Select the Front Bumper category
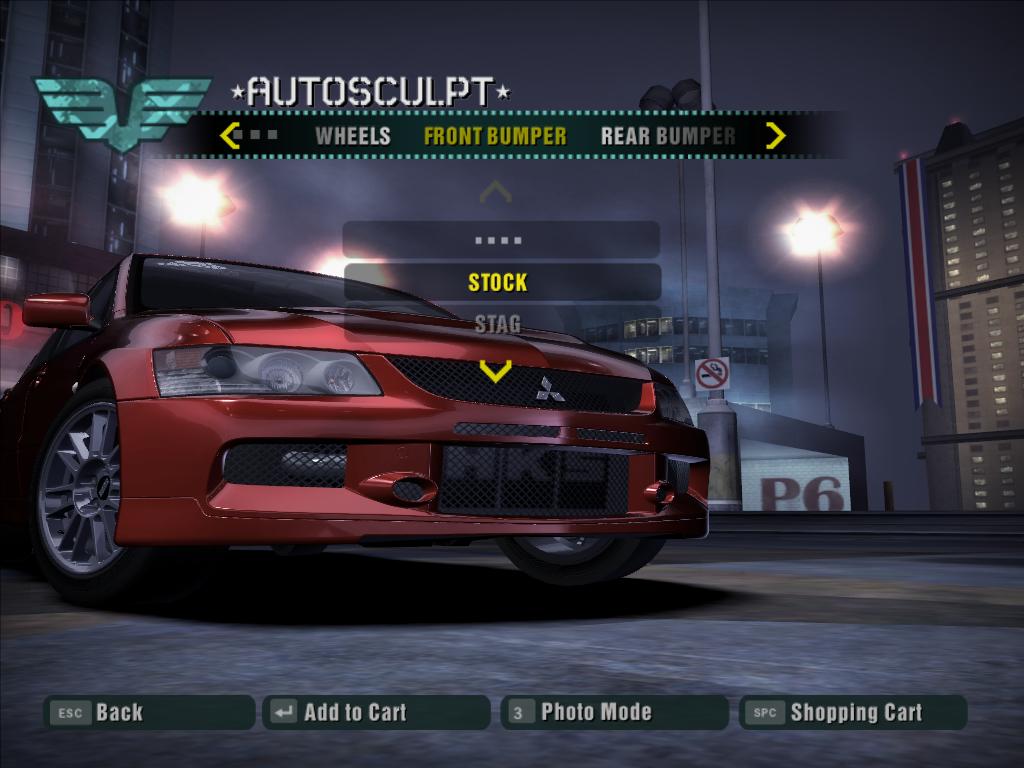This screenshot has width=1024, height=768. (x=495, y=136)
